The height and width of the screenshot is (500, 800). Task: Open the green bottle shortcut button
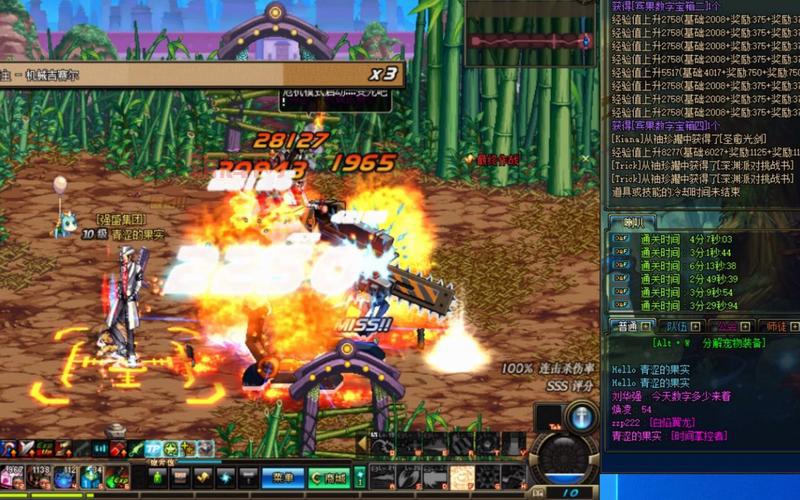157,478
